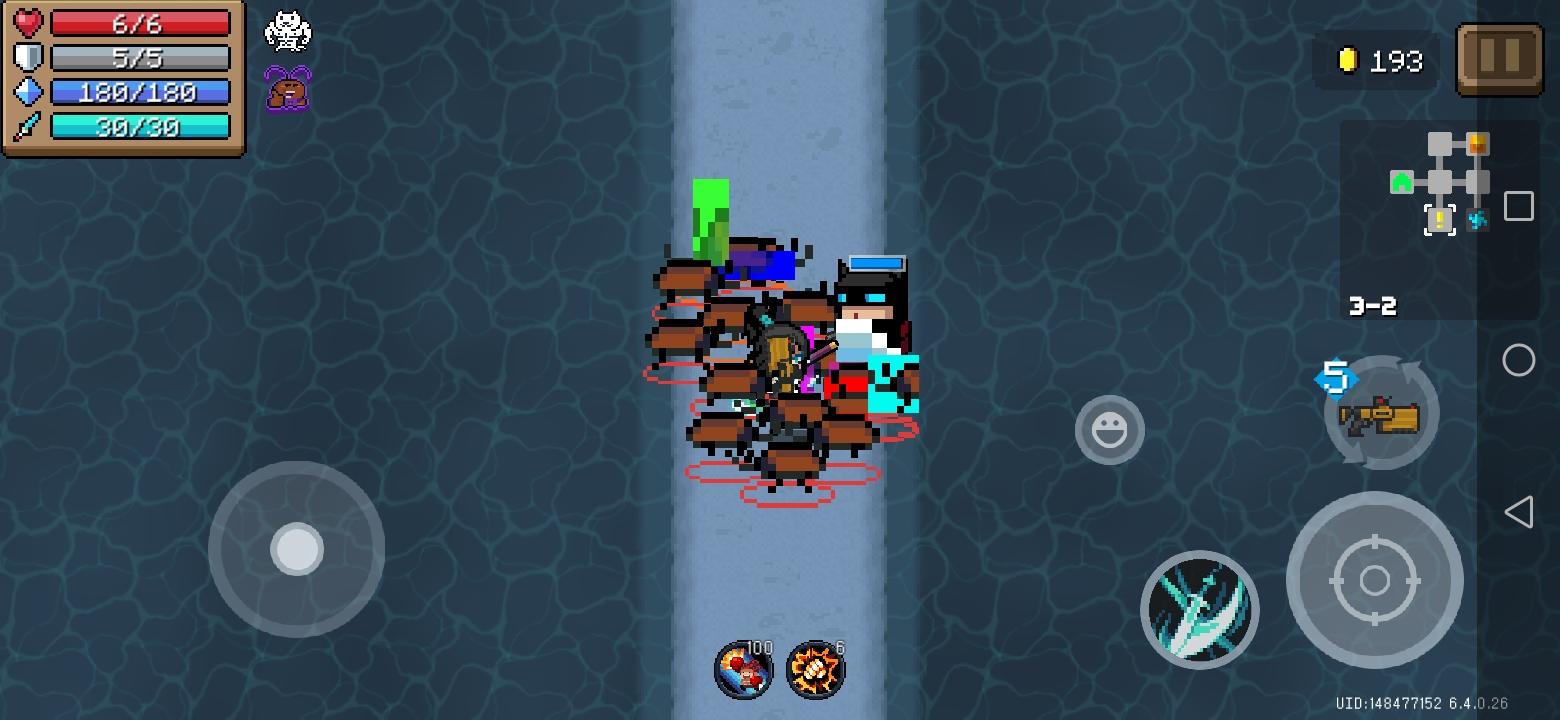This screenshot has height=720, width=1560.
Task: Tap the heart icon beside the health bar
Action: tap(28, 22)
